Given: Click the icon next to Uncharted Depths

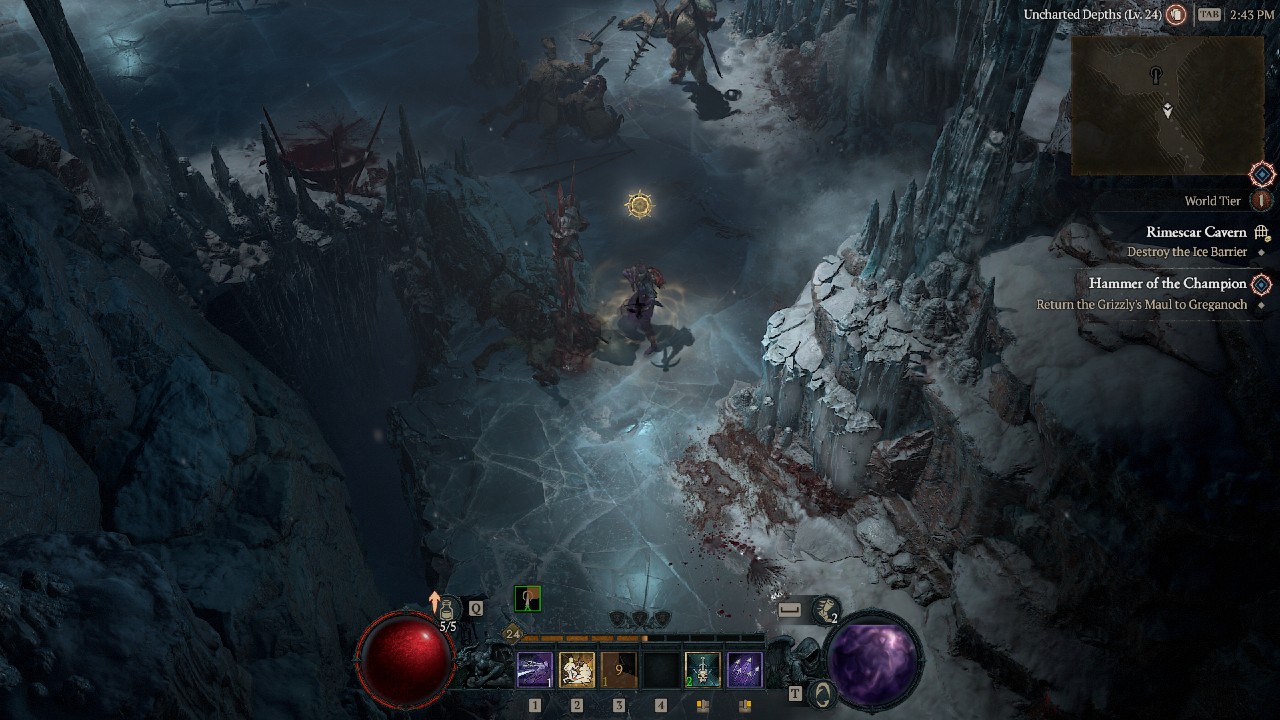Looking at the screenshot, I should (x=1177, y=15).
